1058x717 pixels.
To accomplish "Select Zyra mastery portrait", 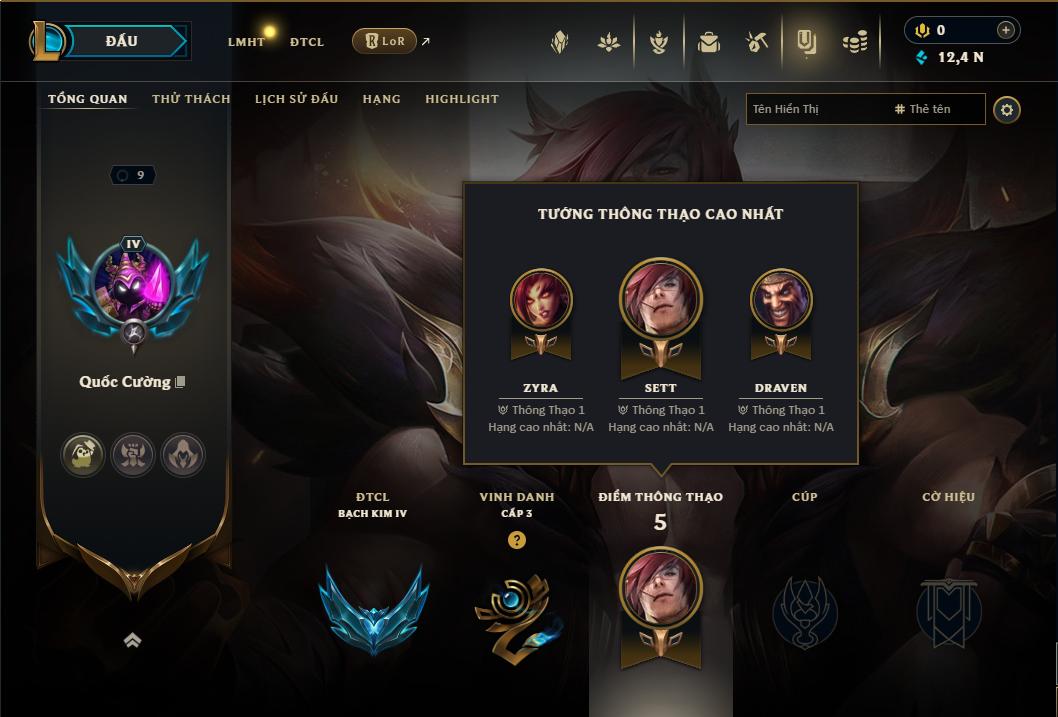I will pos(541,300).
